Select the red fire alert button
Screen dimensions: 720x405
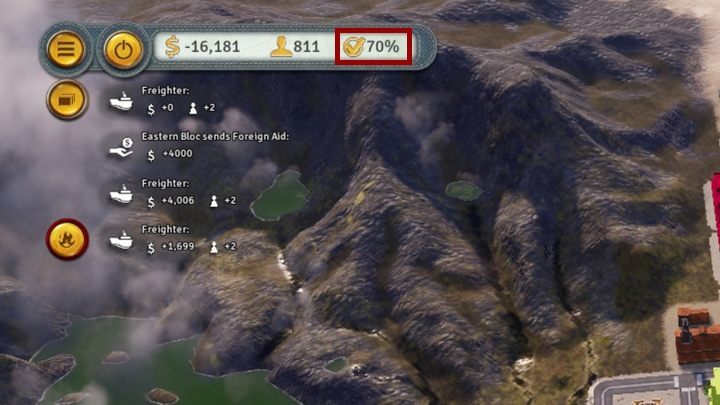(x=67, y=239)
